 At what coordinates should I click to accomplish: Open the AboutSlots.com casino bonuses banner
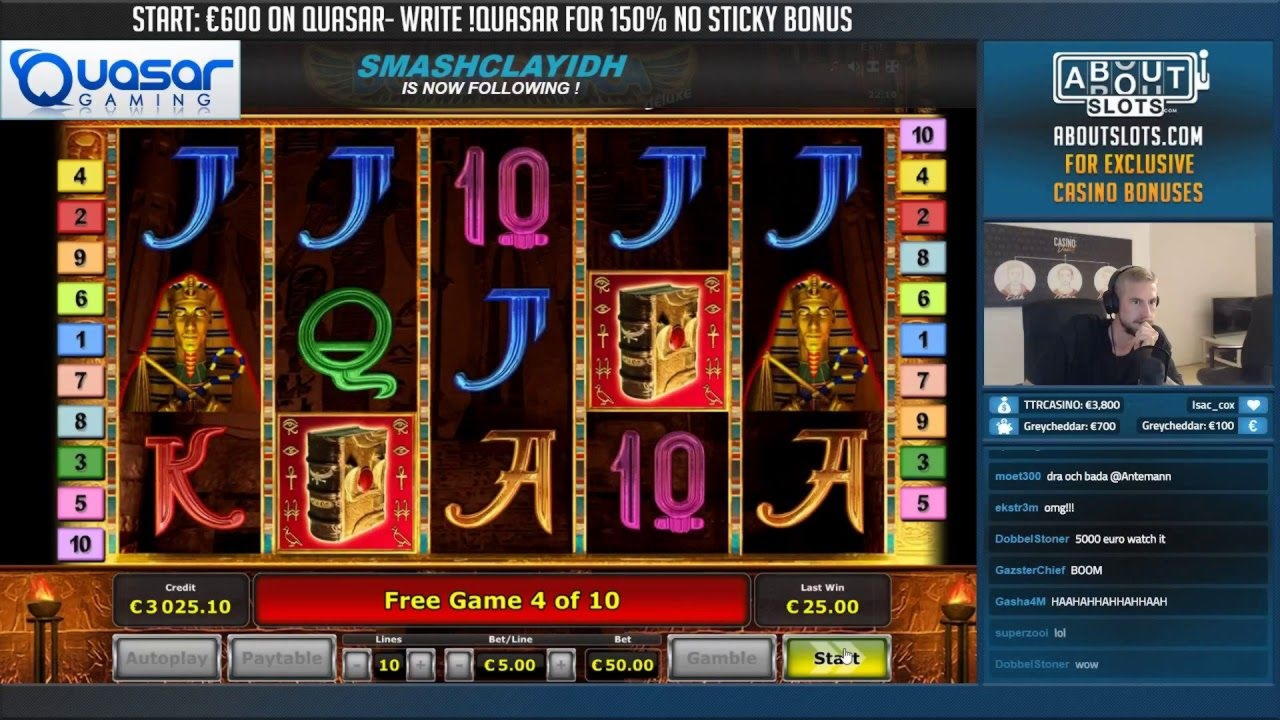[x=1128, y=128]
